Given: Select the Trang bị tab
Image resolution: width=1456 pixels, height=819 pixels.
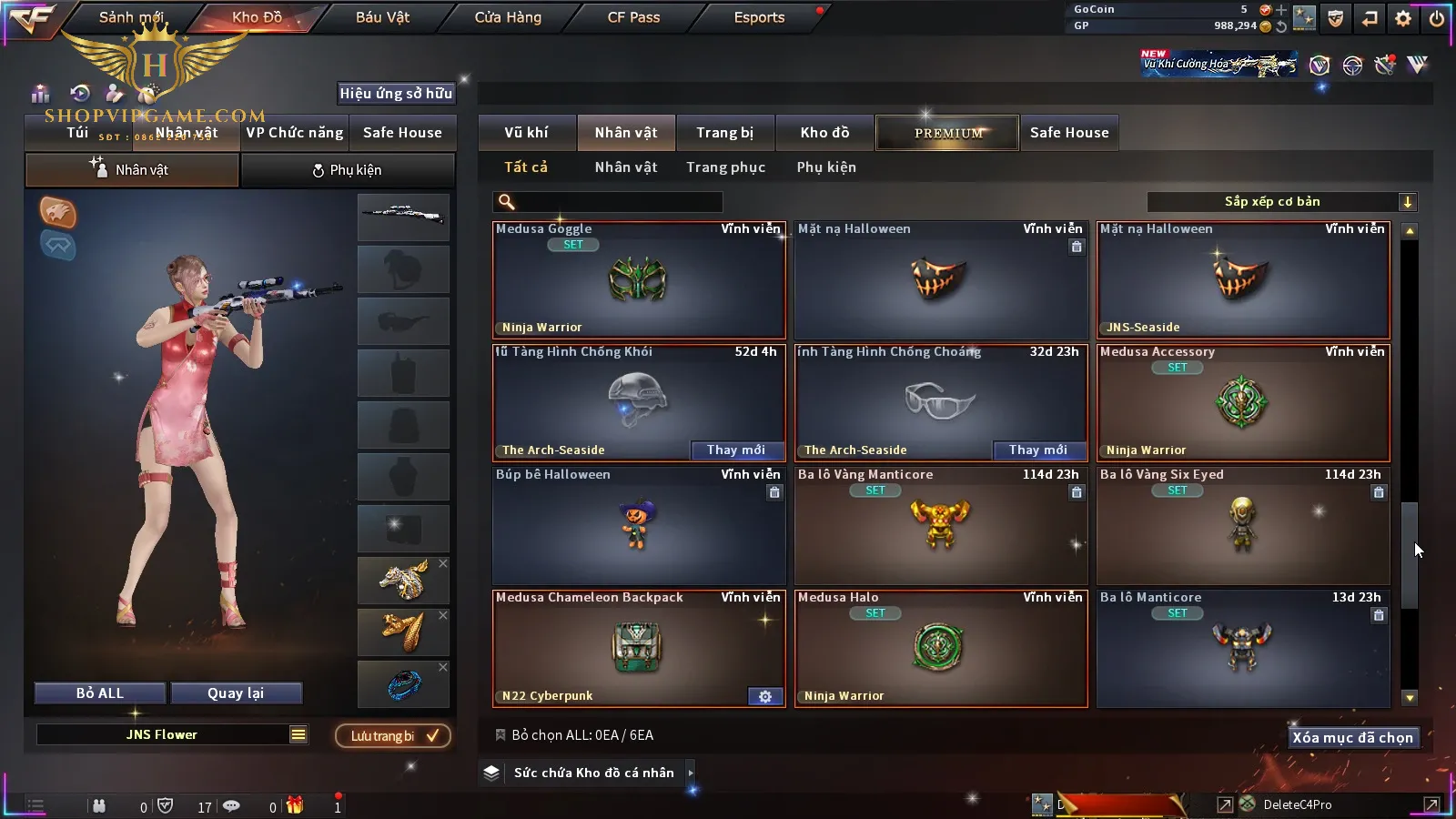Looking at the screenshot, I should point(724,133).
